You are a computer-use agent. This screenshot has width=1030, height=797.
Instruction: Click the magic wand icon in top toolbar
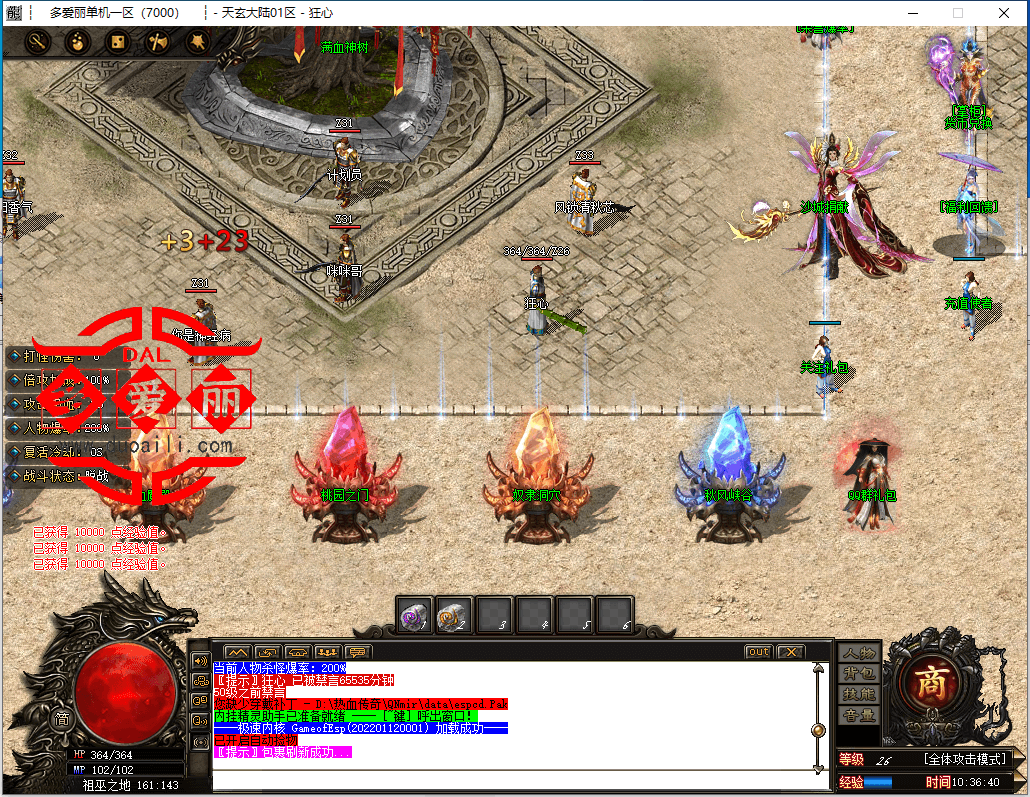tap(38, 42)
